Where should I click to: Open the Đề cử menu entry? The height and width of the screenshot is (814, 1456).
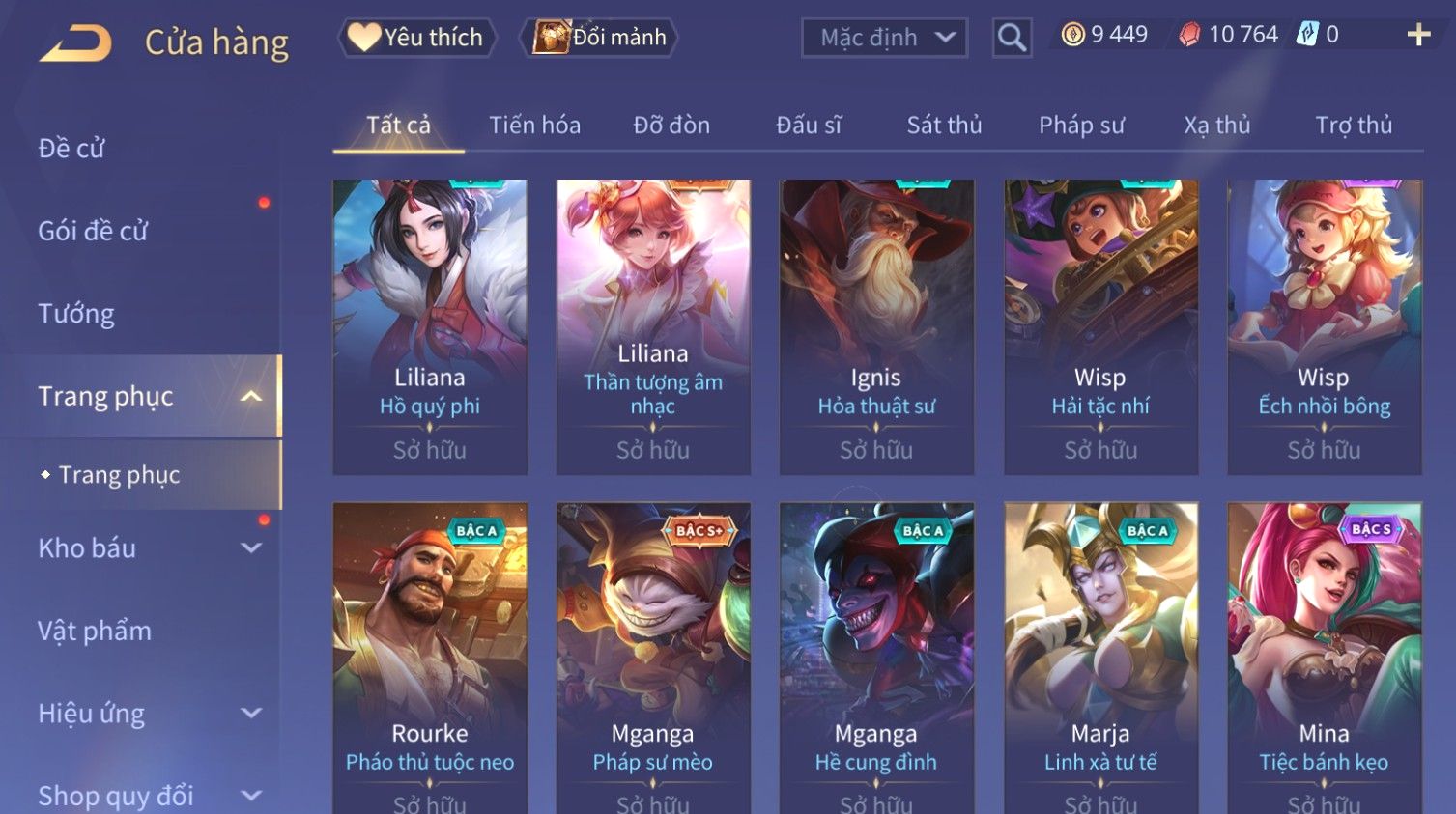pyautogui.click(x=71, y=149)
